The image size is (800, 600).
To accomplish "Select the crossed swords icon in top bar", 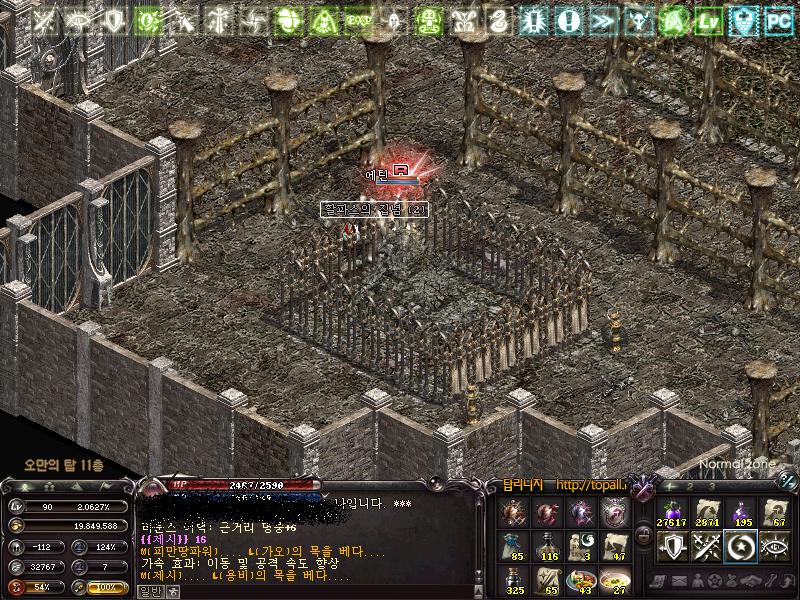I will pyautogui.click(x=45, y=19).
